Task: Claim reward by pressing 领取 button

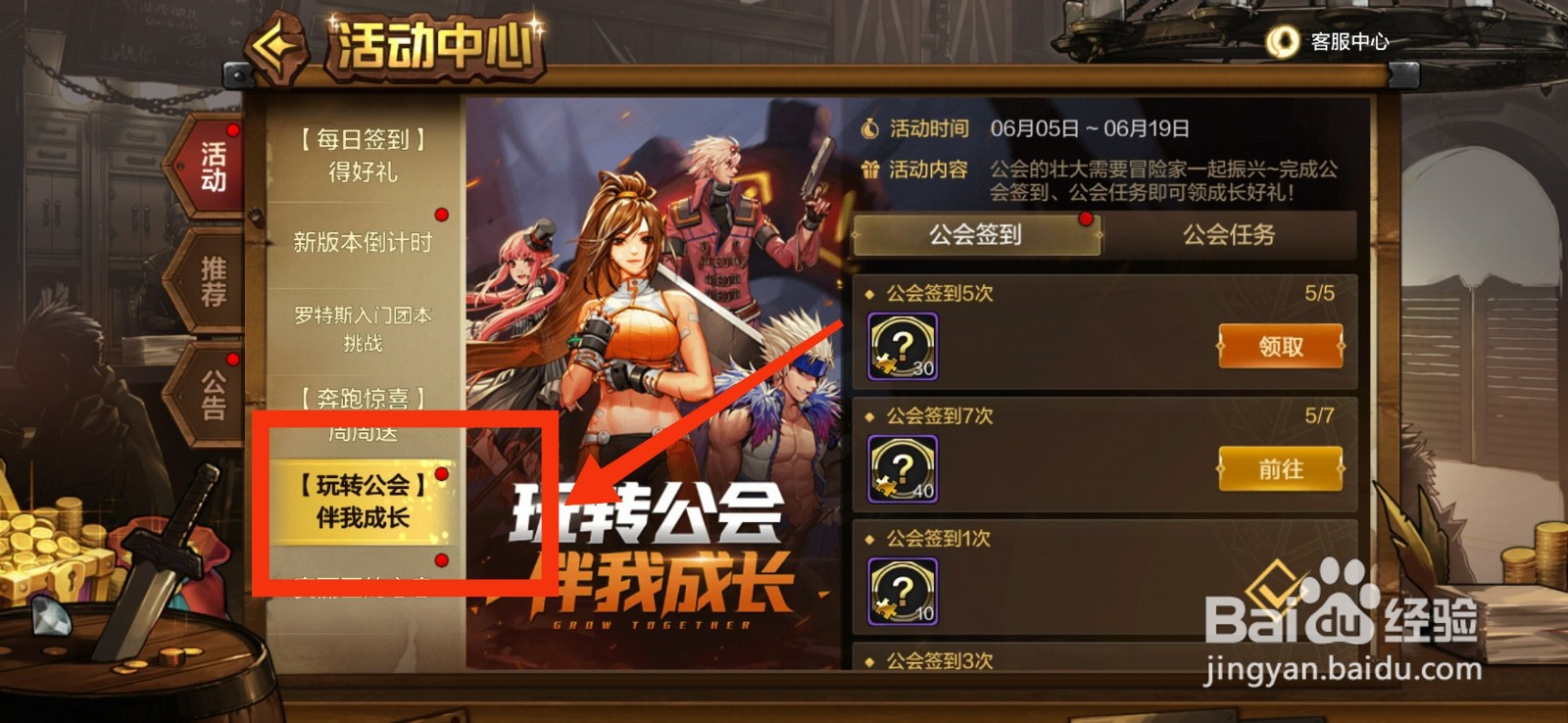Action: [x=1280, y=345]
